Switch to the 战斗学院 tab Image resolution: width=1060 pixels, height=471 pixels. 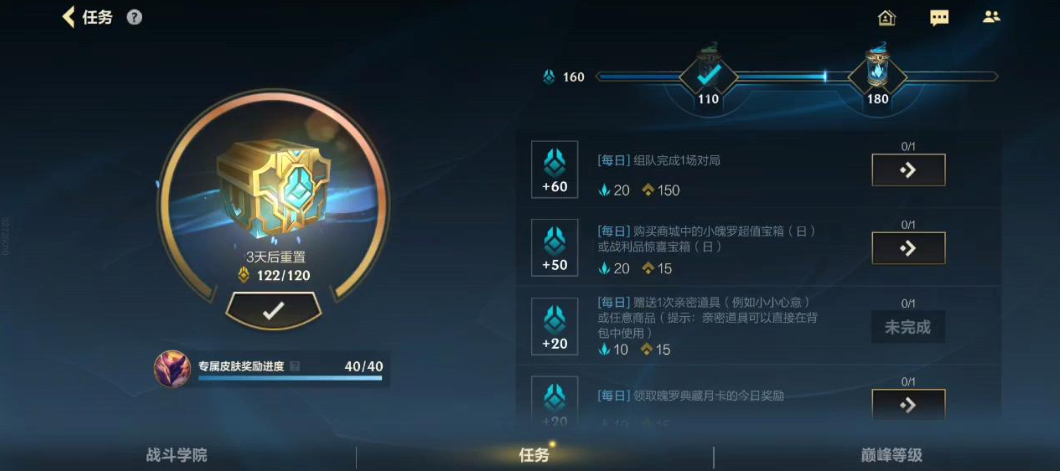[176, 455]
